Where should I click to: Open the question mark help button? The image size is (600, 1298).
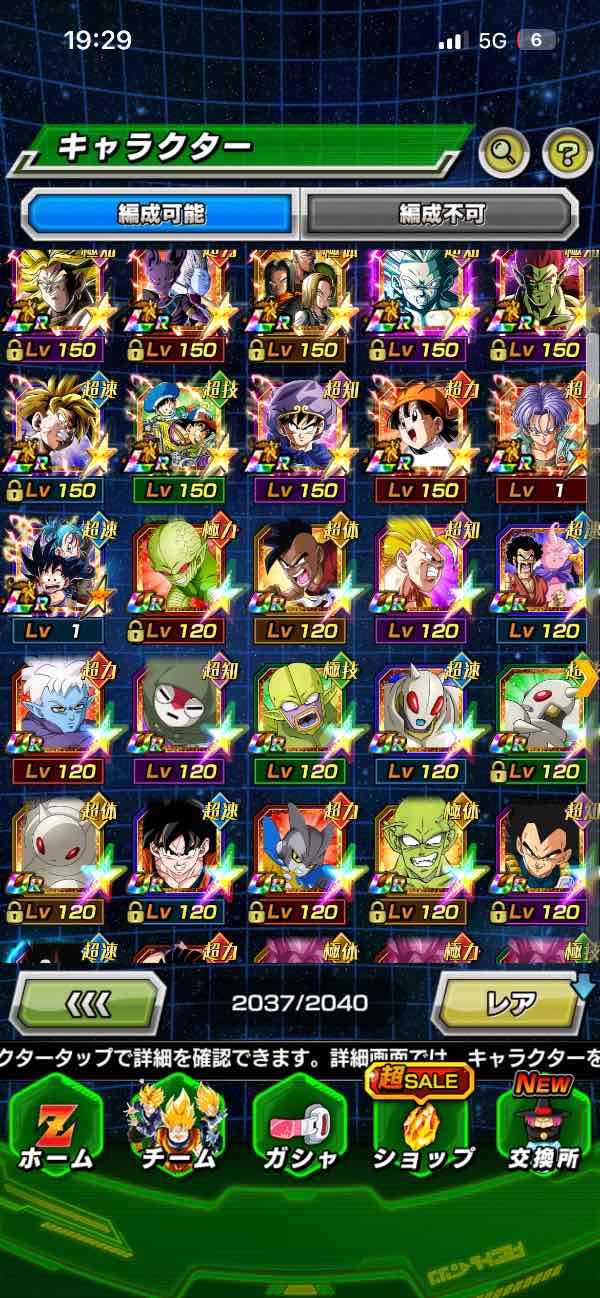click(x=567, y=153)
